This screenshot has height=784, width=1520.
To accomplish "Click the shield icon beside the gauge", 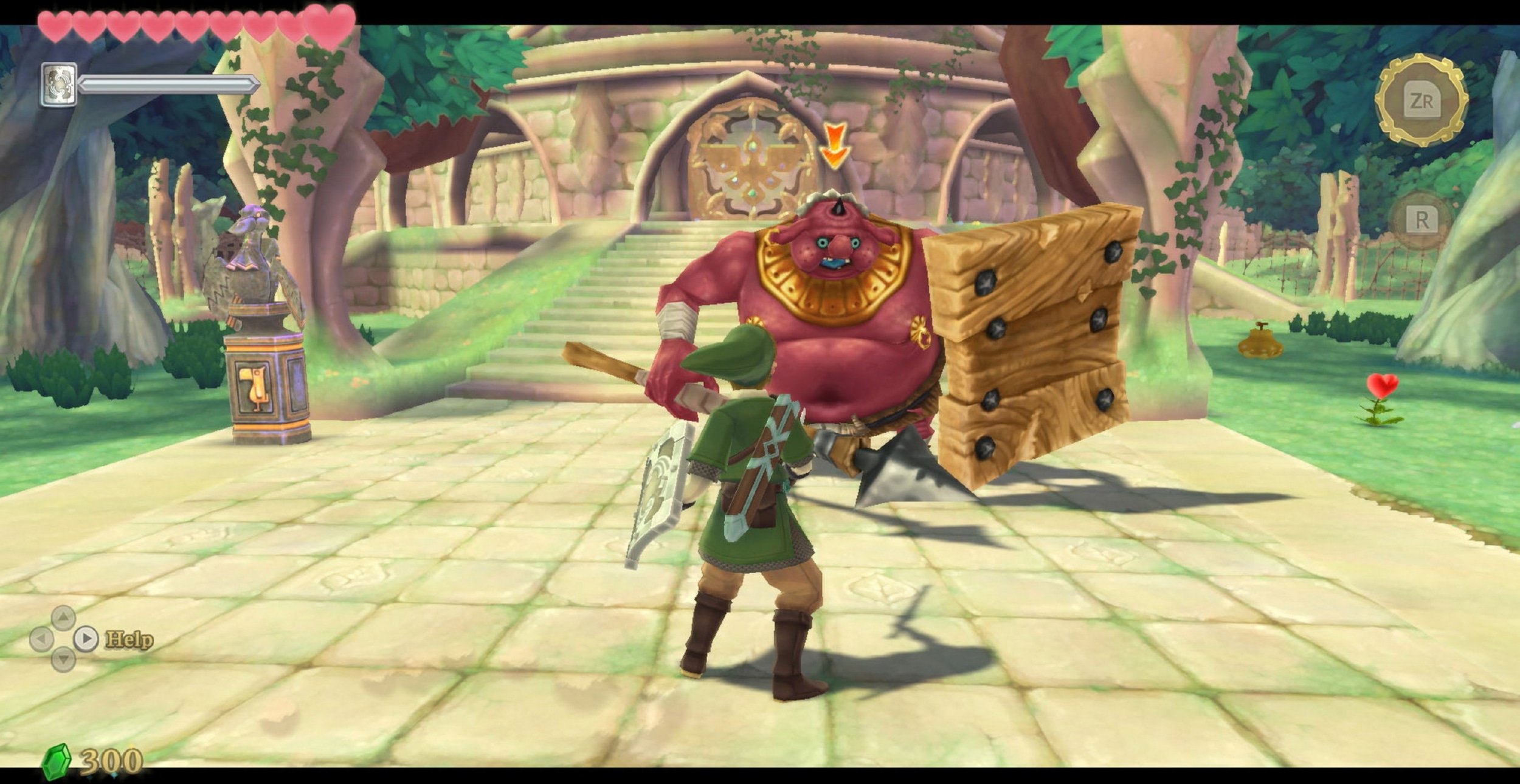I will pyautogui.click(x=58, y=84).
